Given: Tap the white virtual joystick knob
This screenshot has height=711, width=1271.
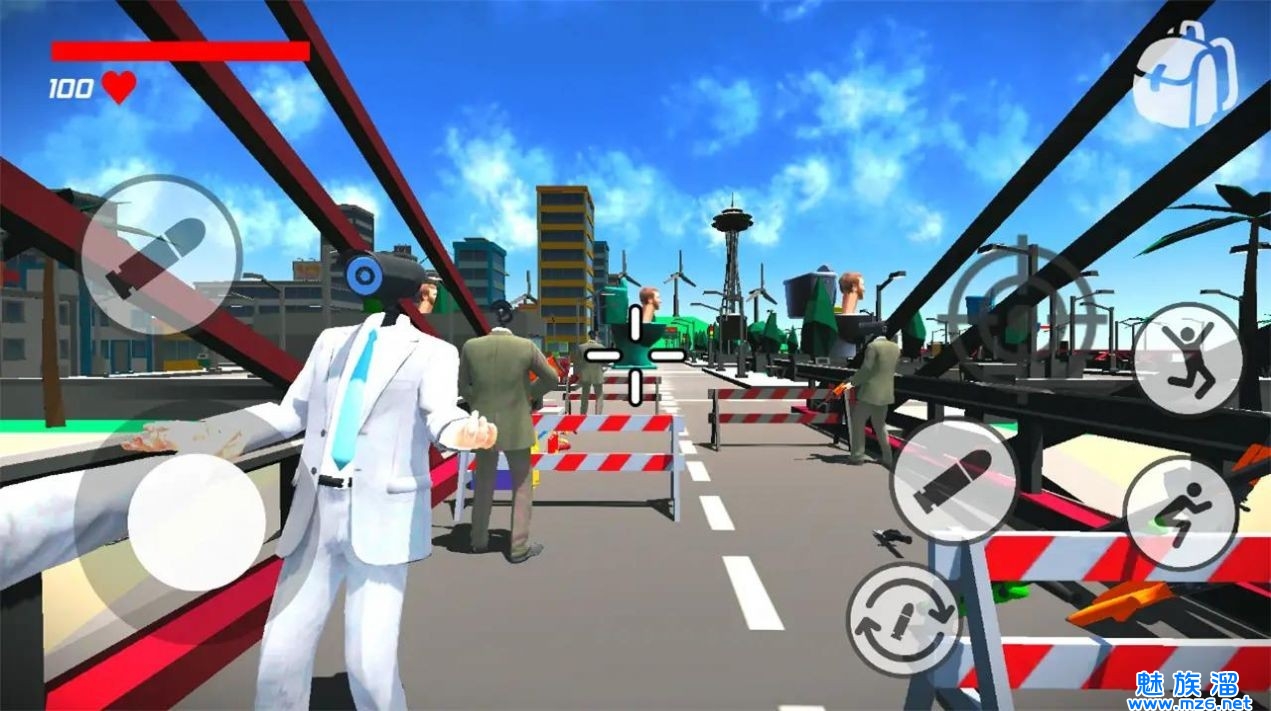Looking at the screenshot, I should pyautogui.click(x=197, y=522).
